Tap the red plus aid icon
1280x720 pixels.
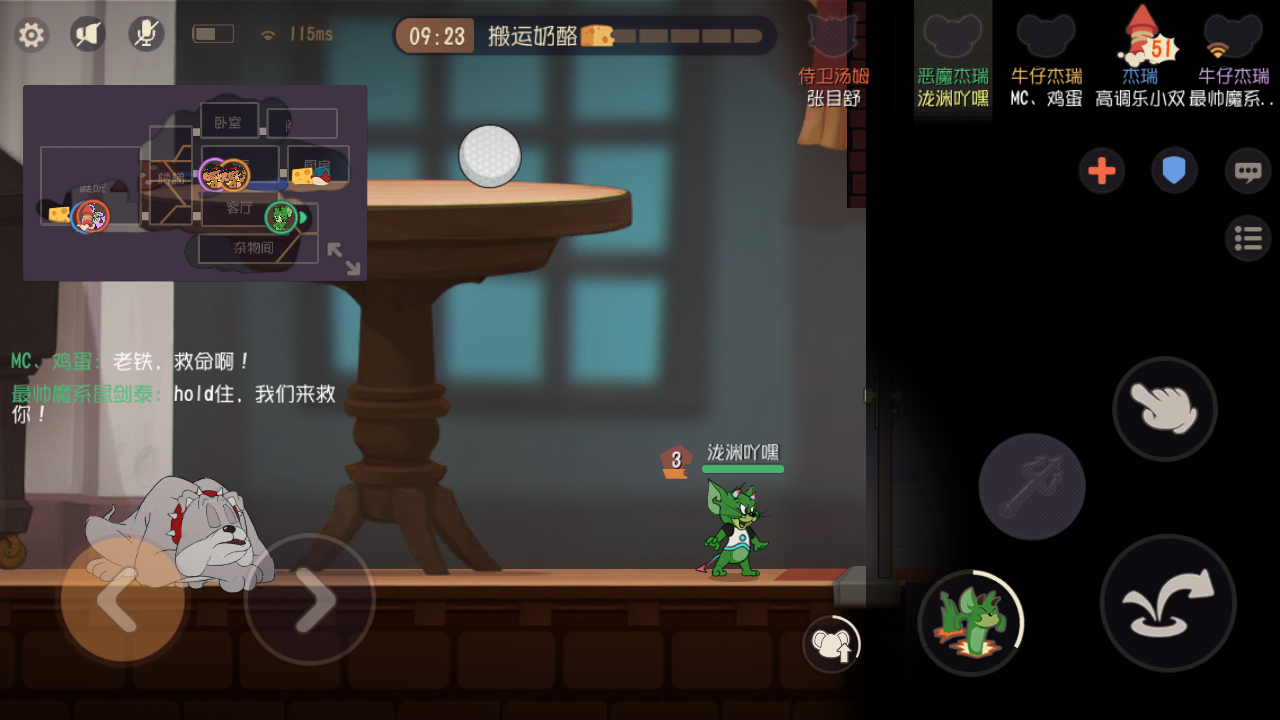pyautogui.click(x=1102, y=170)
